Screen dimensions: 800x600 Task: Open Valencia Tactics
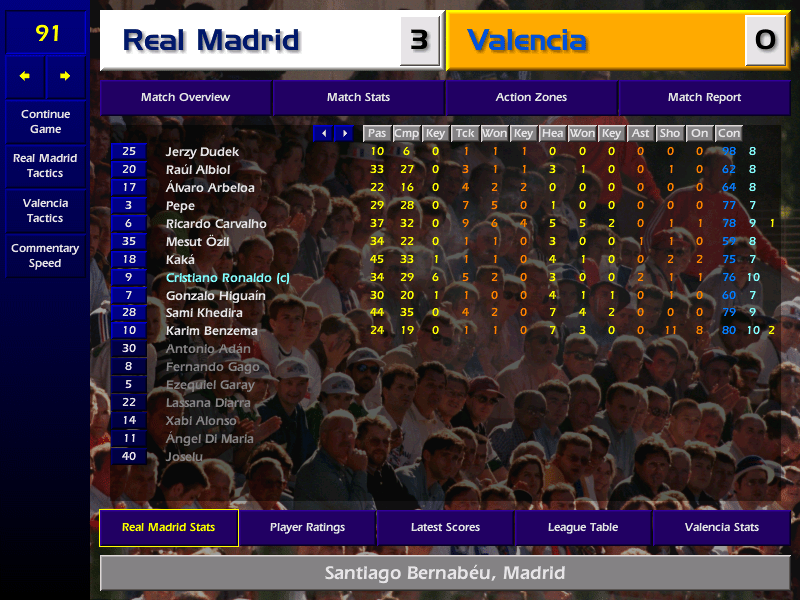(x=45, y=210)
